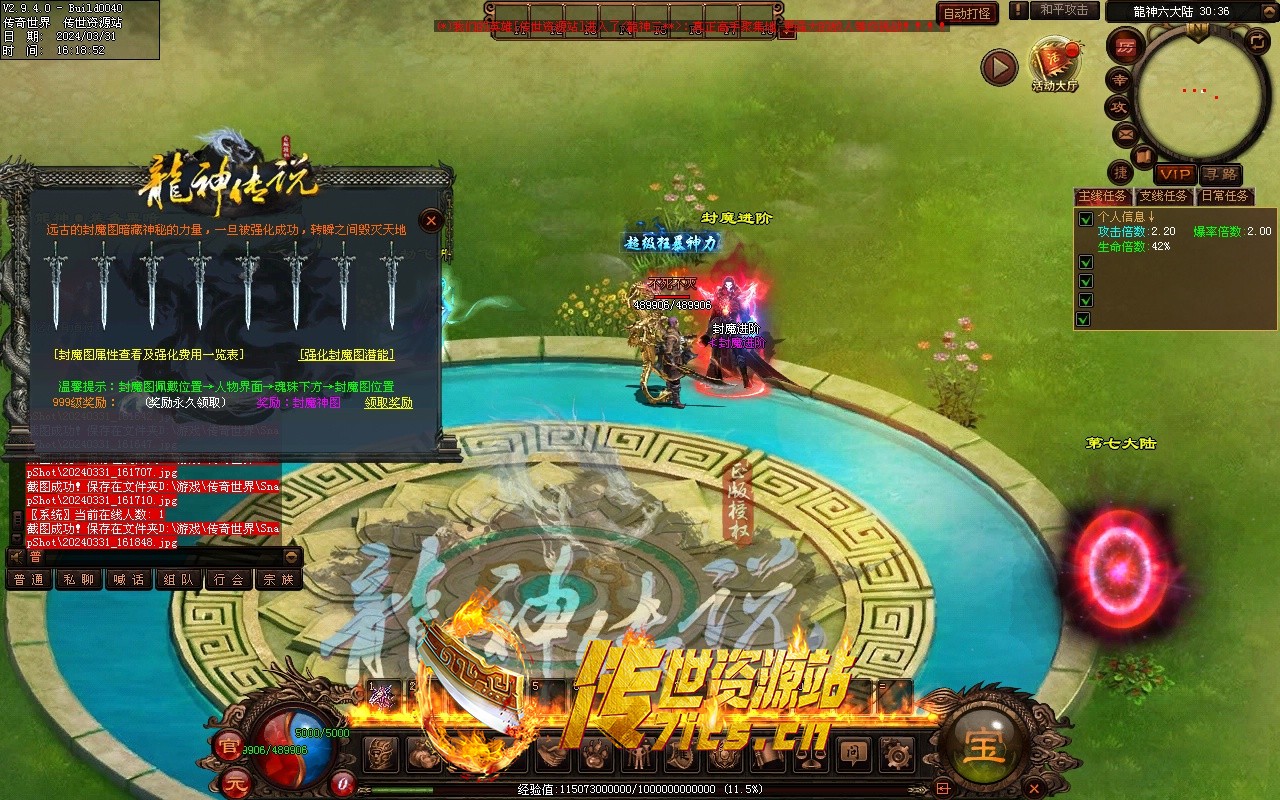
Task: Switch to the 主线任务 tab
Action: pyautogui.click(x=1102, y=196)
